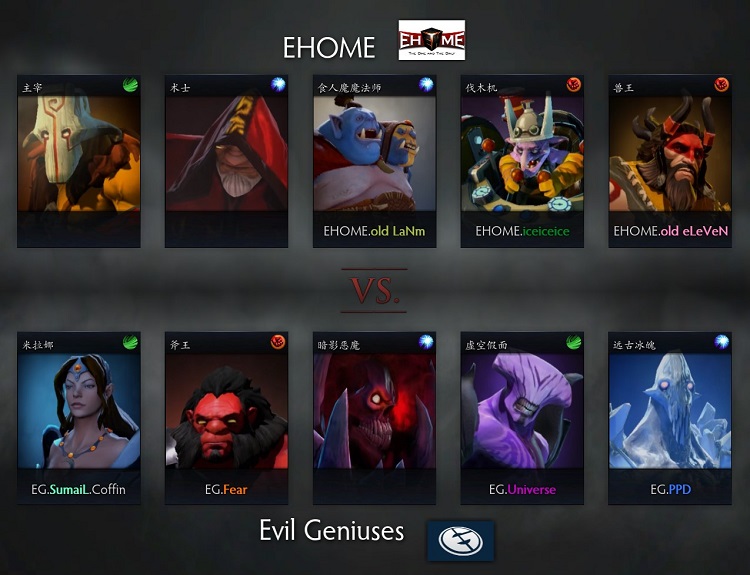Viewport: 750px width, 575px height.
Task: Select the Mirana card of EG.SumaiL
Action: [x=76, y=418]
